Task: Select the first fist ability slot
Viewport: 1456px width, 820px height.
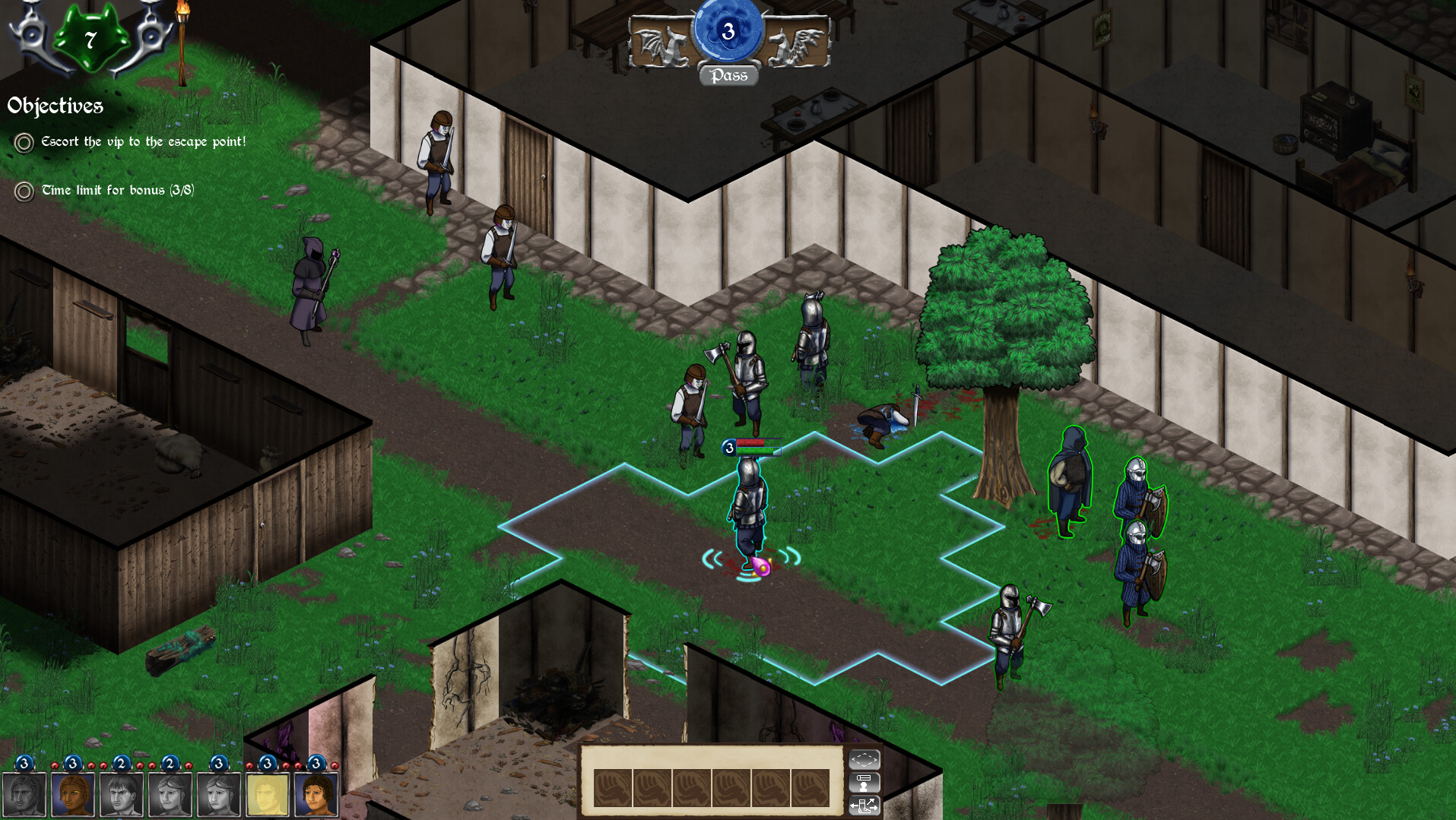Action: tap(613, 788)
